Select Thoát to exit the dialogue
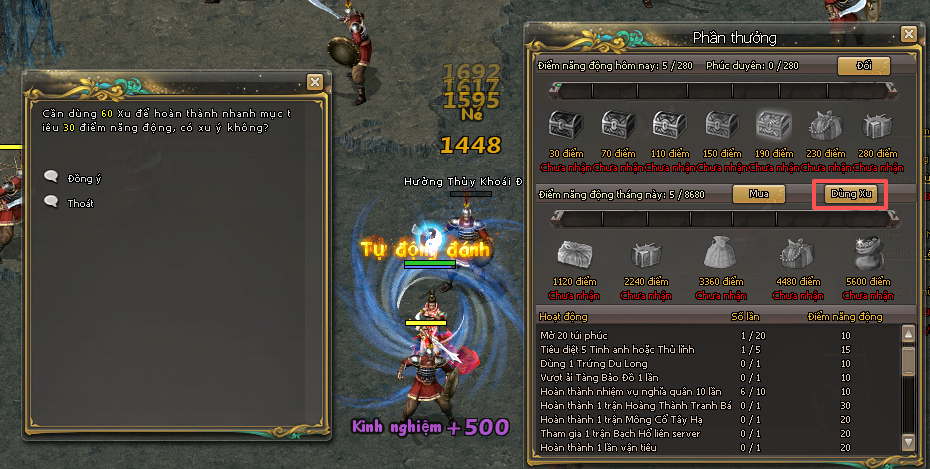 click(80, 202)
